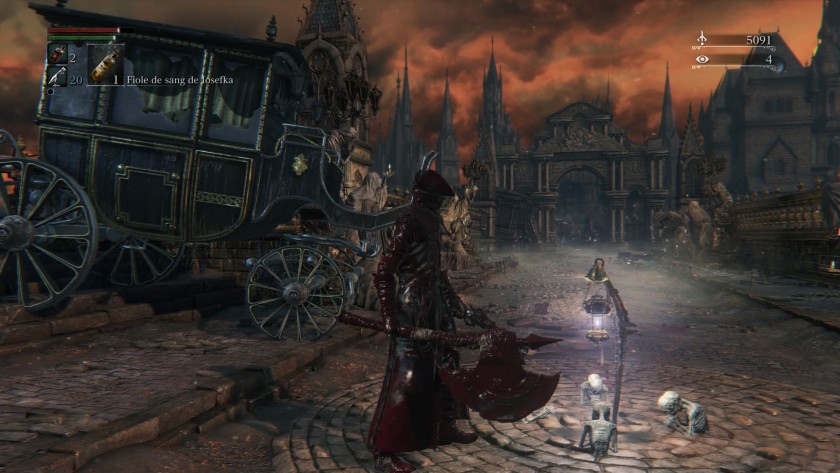
Task: Click the insight eye icon
Action: [702, 59]
